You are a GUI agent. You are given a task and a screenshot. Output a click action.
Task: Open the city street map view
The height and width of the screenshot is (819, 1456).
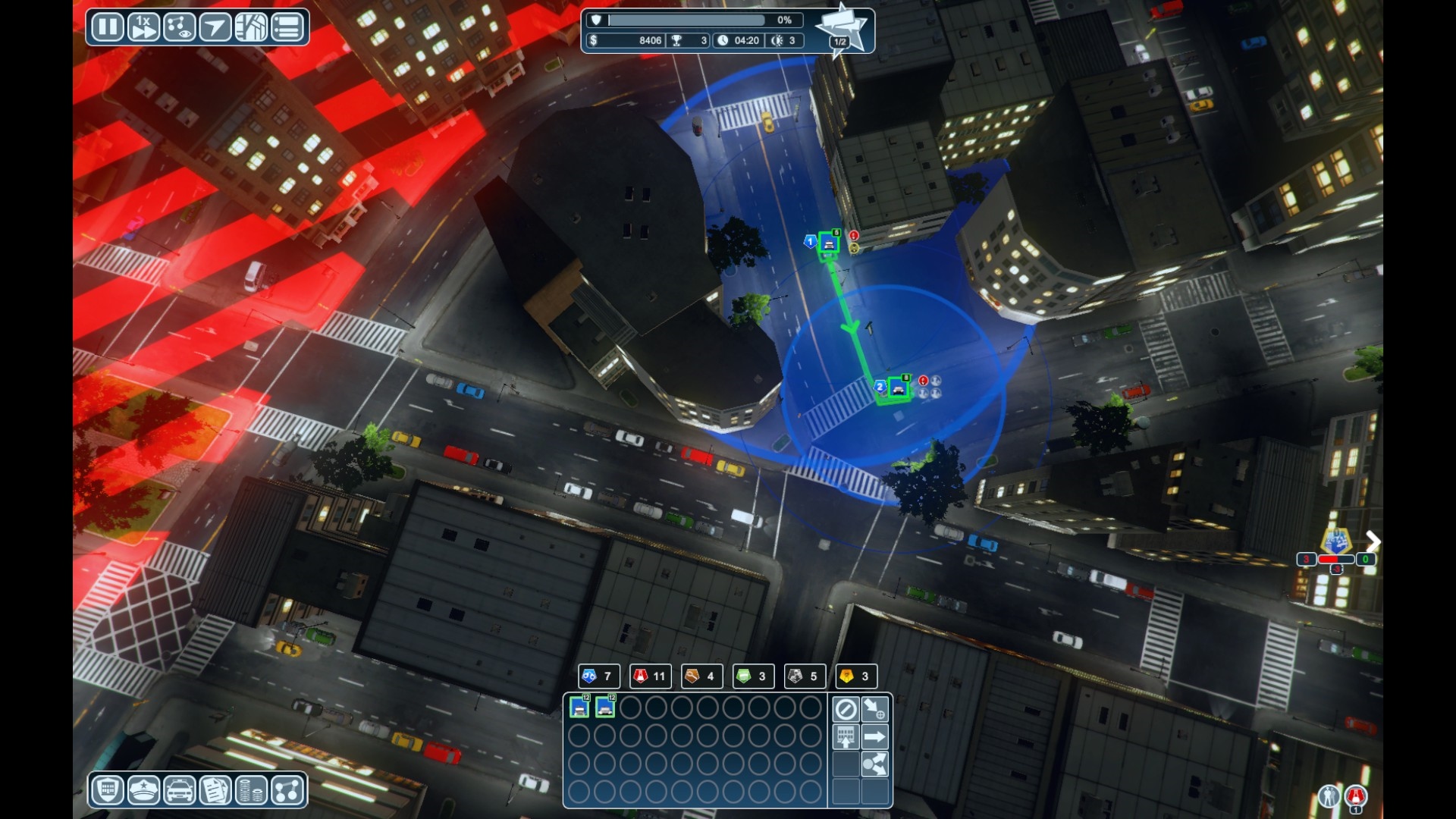(251, 27)
